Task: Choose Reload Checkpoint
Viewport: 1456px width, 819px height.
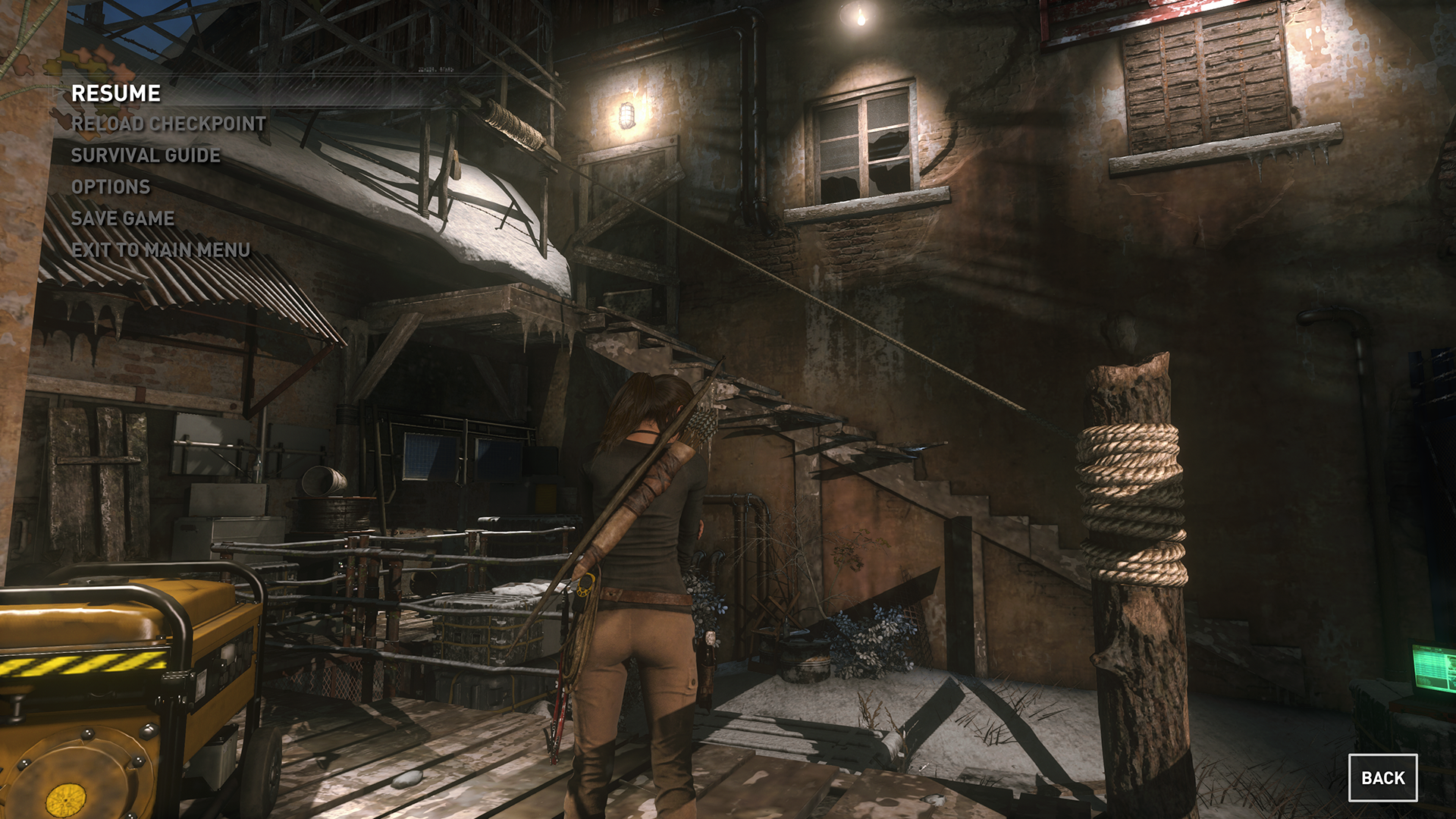Action: point(168,124)
